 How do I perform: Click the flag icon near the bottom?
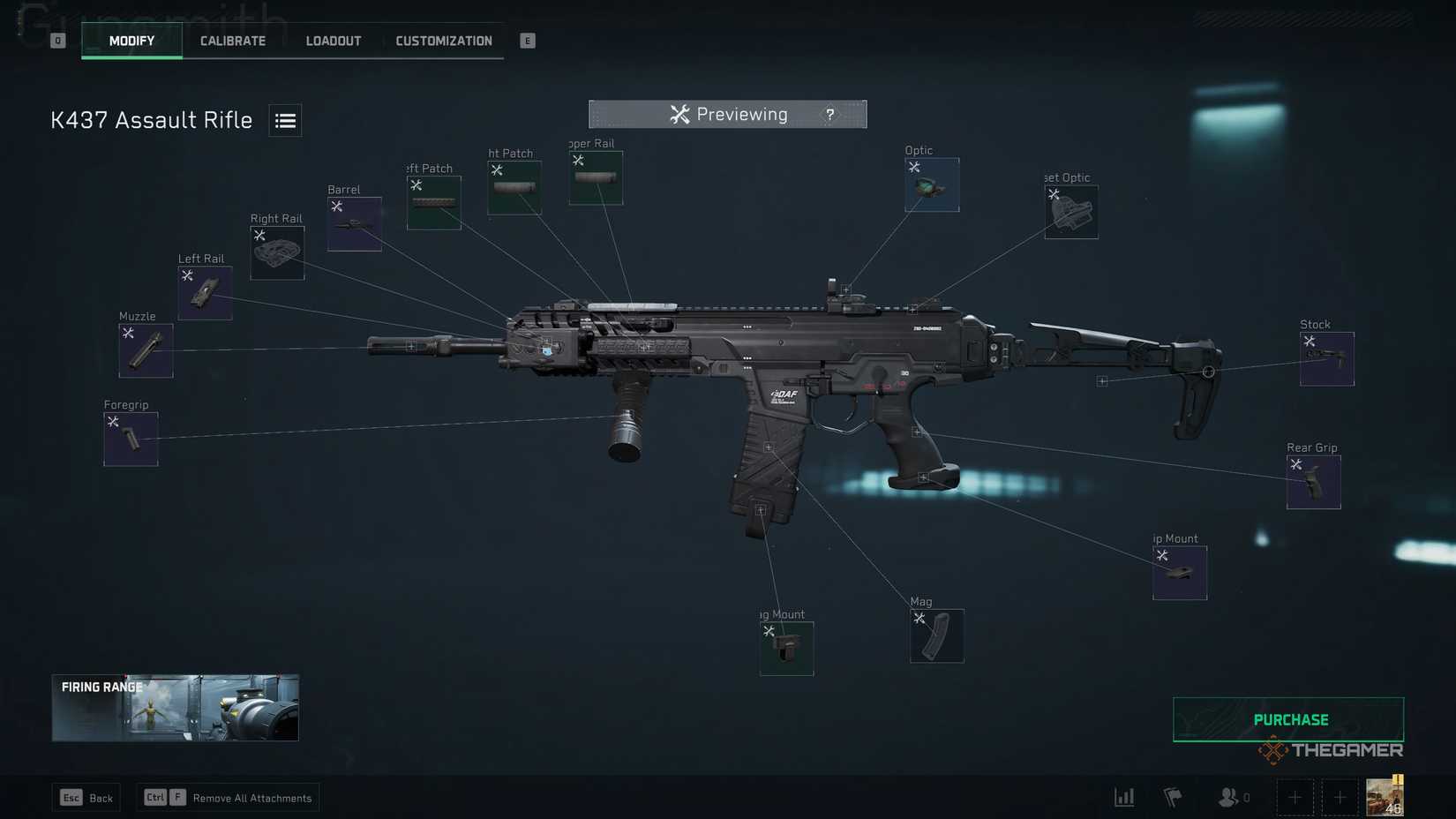click(1174, 796)
